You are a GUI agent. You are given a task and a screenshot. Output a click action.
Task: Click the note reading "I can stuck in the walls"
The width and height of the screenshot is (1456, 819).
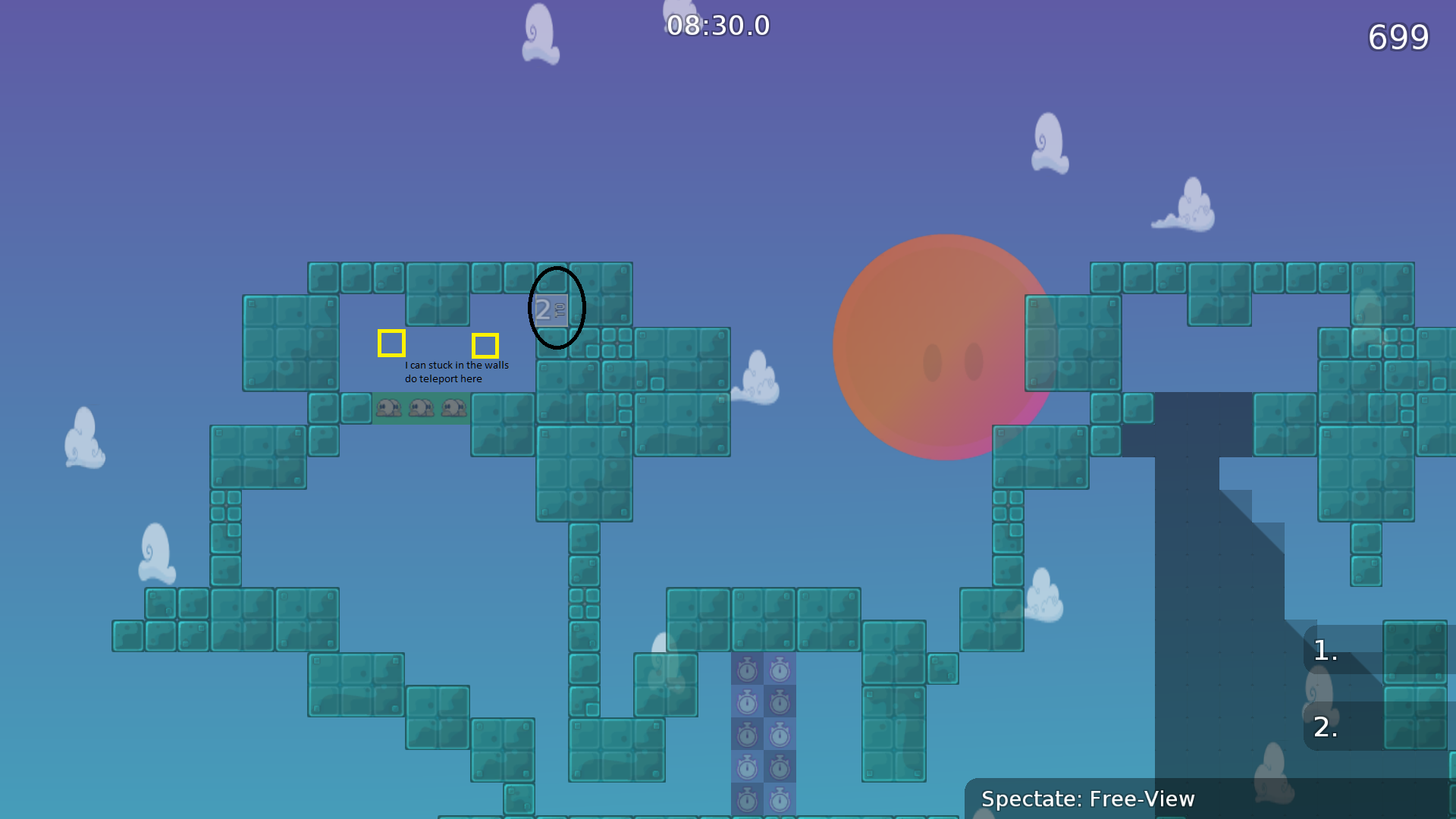pos(457,364)
